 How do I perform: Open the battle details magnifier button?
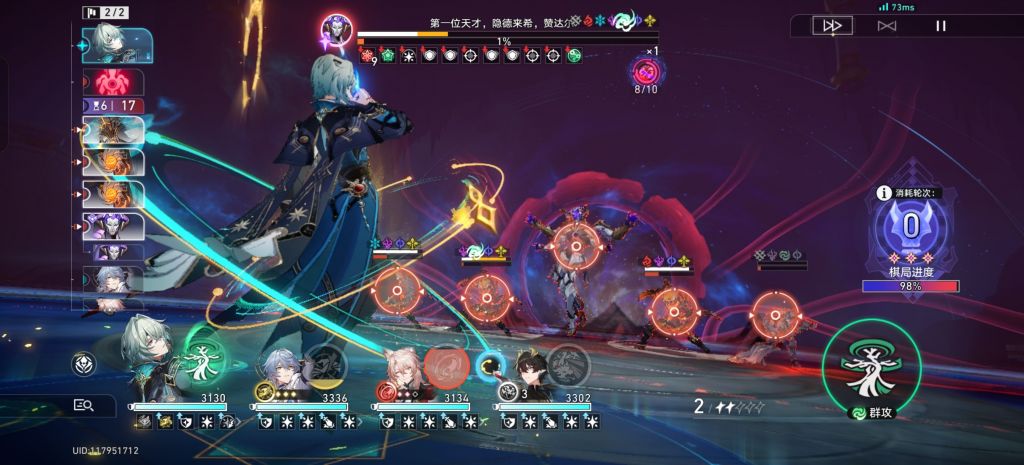click(x=84, y=405)
